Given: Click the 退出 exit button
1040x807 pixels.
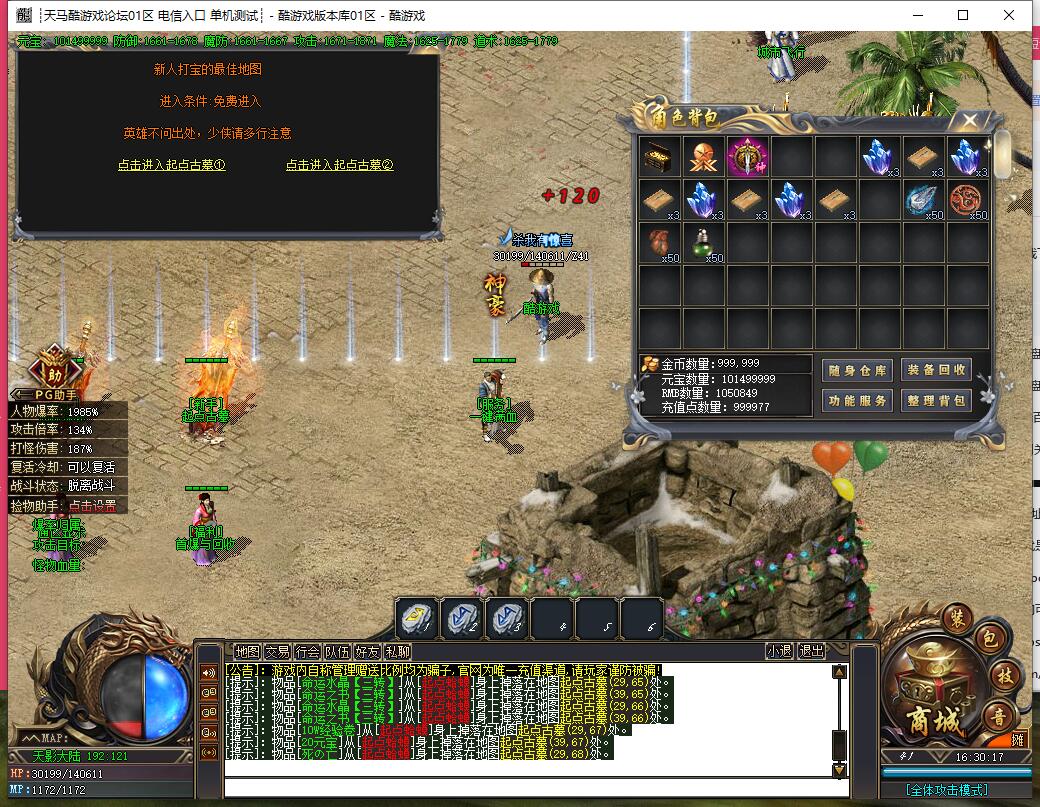Looking at the screenshot, I should 811,651.
